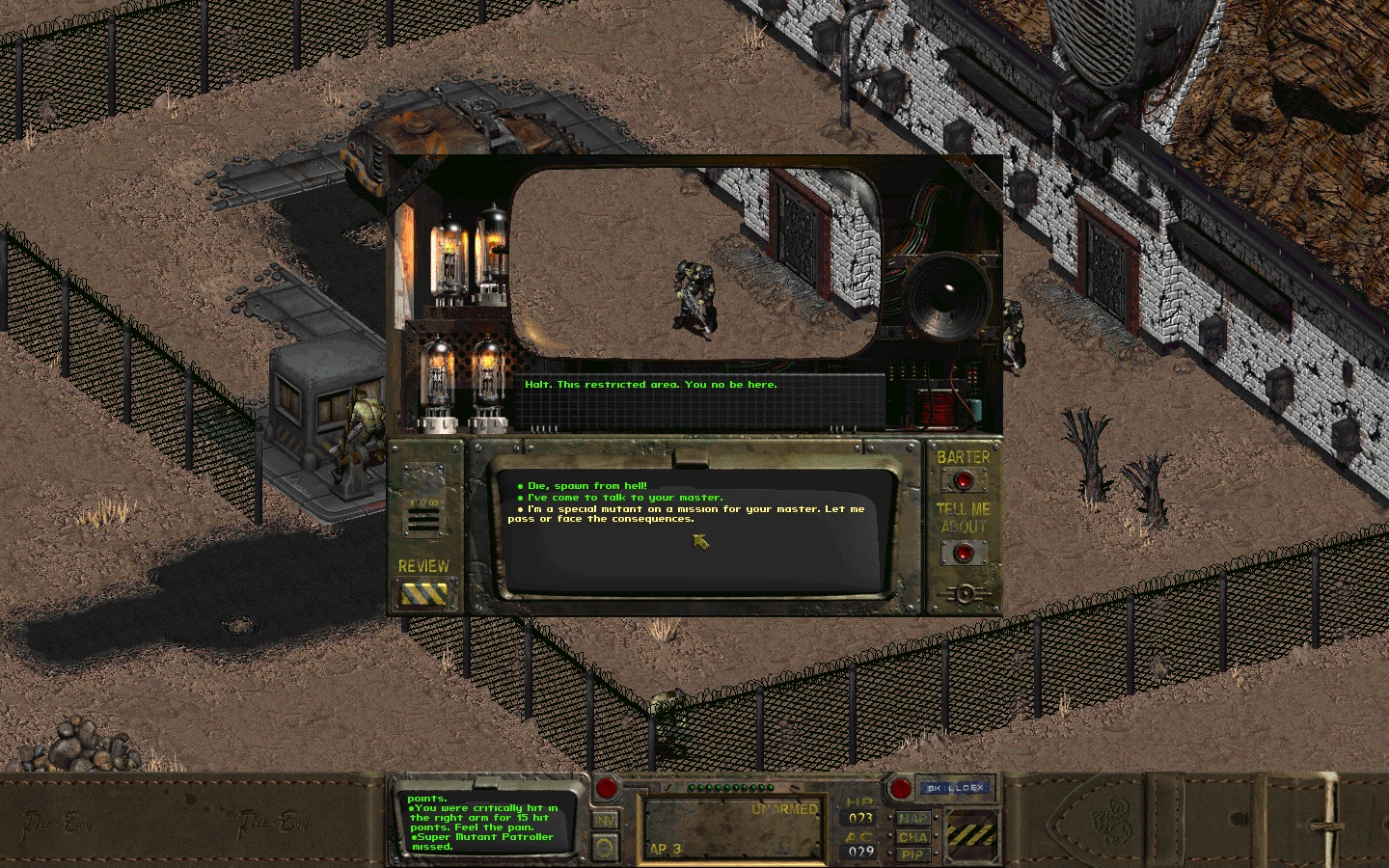Open the SKILLDEX panel
The width and height of the screenshot is (1389, 868).
[x=955, y=788]
